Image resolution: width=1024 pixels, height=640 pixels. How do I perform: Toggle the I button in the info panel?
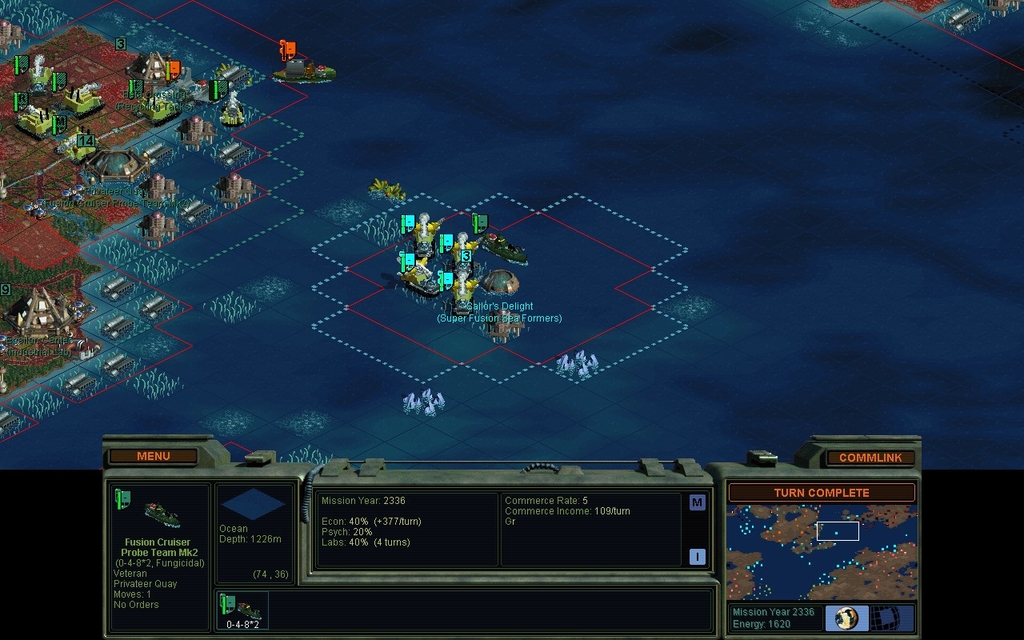[x=697, y=557]
